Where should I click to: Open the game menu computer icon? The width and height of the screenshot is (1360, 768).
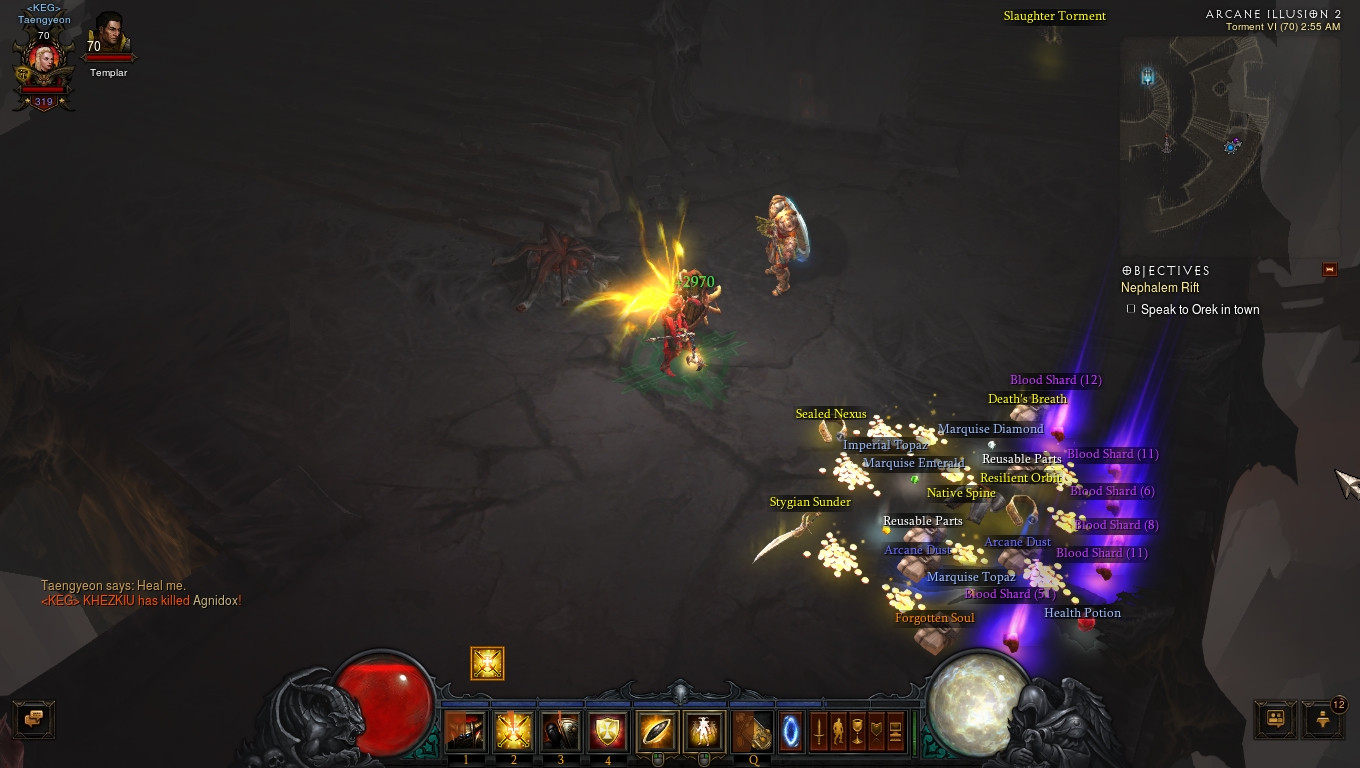[896, 731]
